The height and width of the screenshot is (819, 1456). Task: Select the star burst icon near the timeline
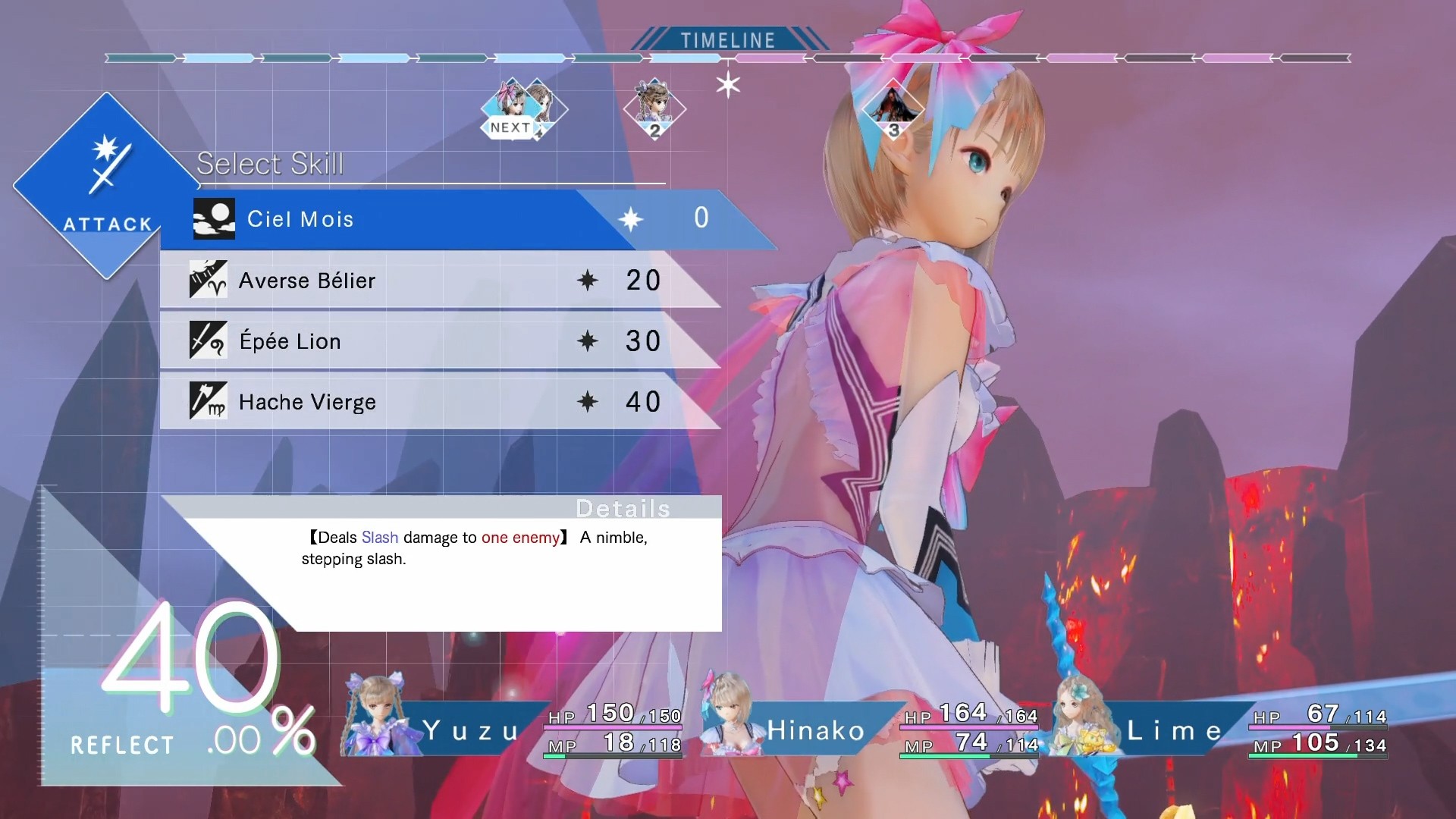click(727, 83)
